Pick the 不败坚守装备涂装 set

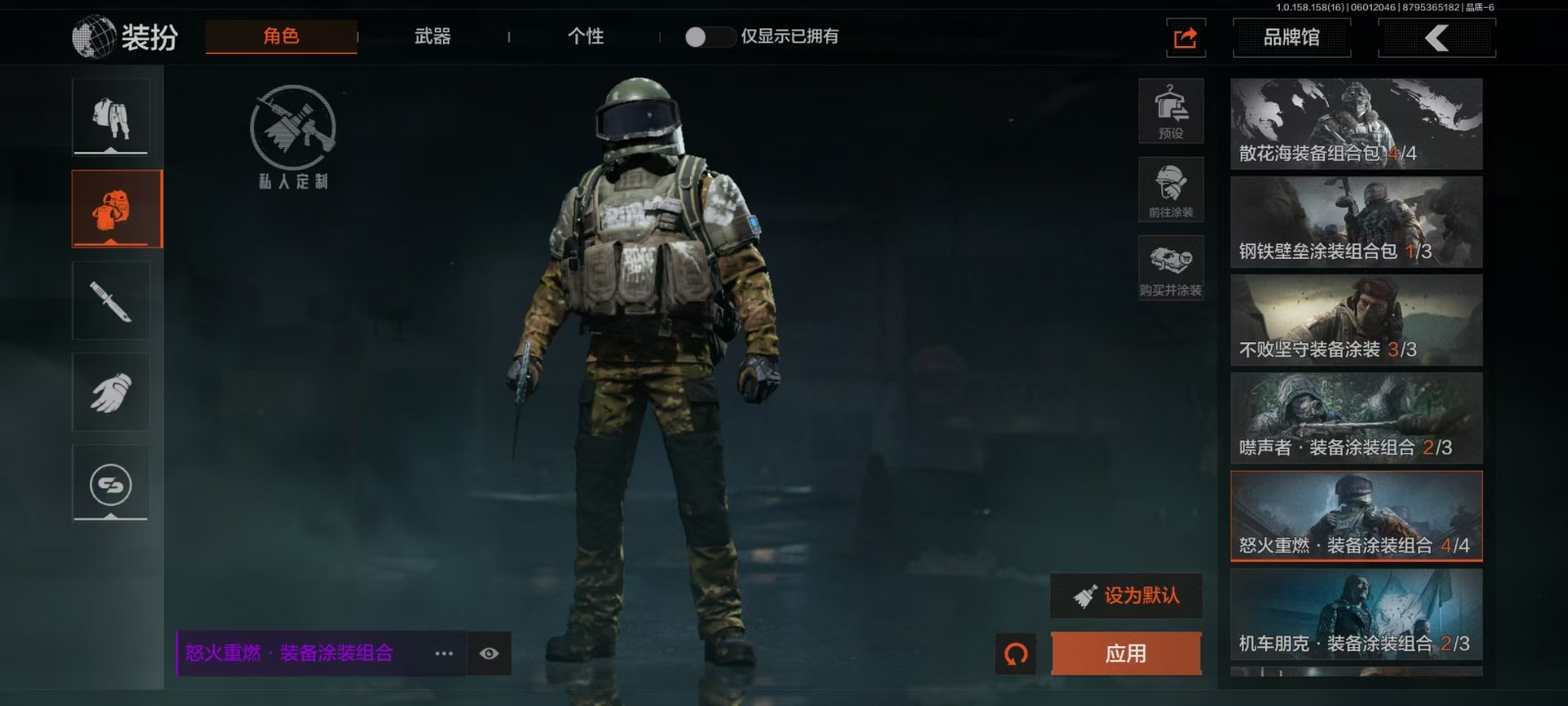point(1355,321)
